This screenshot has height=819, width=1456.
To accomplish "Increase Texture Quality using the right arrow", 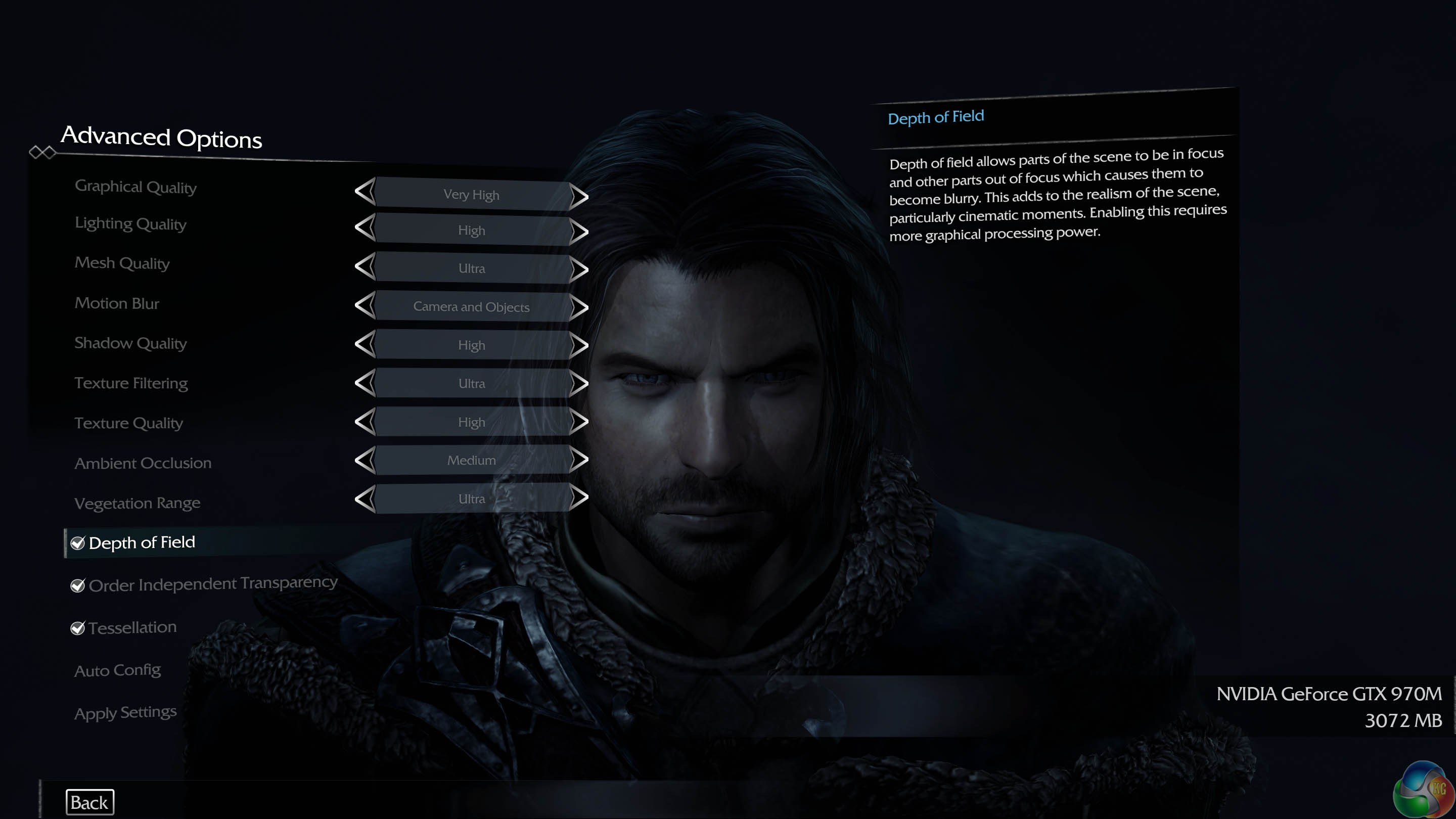I will pyautogui.click(x=579, y=422).
